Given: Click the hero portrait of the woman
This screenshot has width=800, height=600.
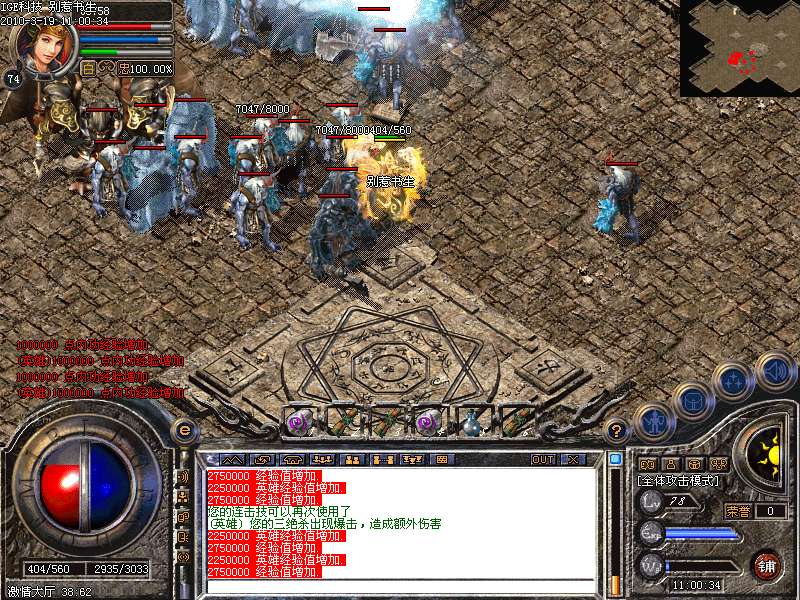Looking at the screenshot, I should [x=44, y=47].
